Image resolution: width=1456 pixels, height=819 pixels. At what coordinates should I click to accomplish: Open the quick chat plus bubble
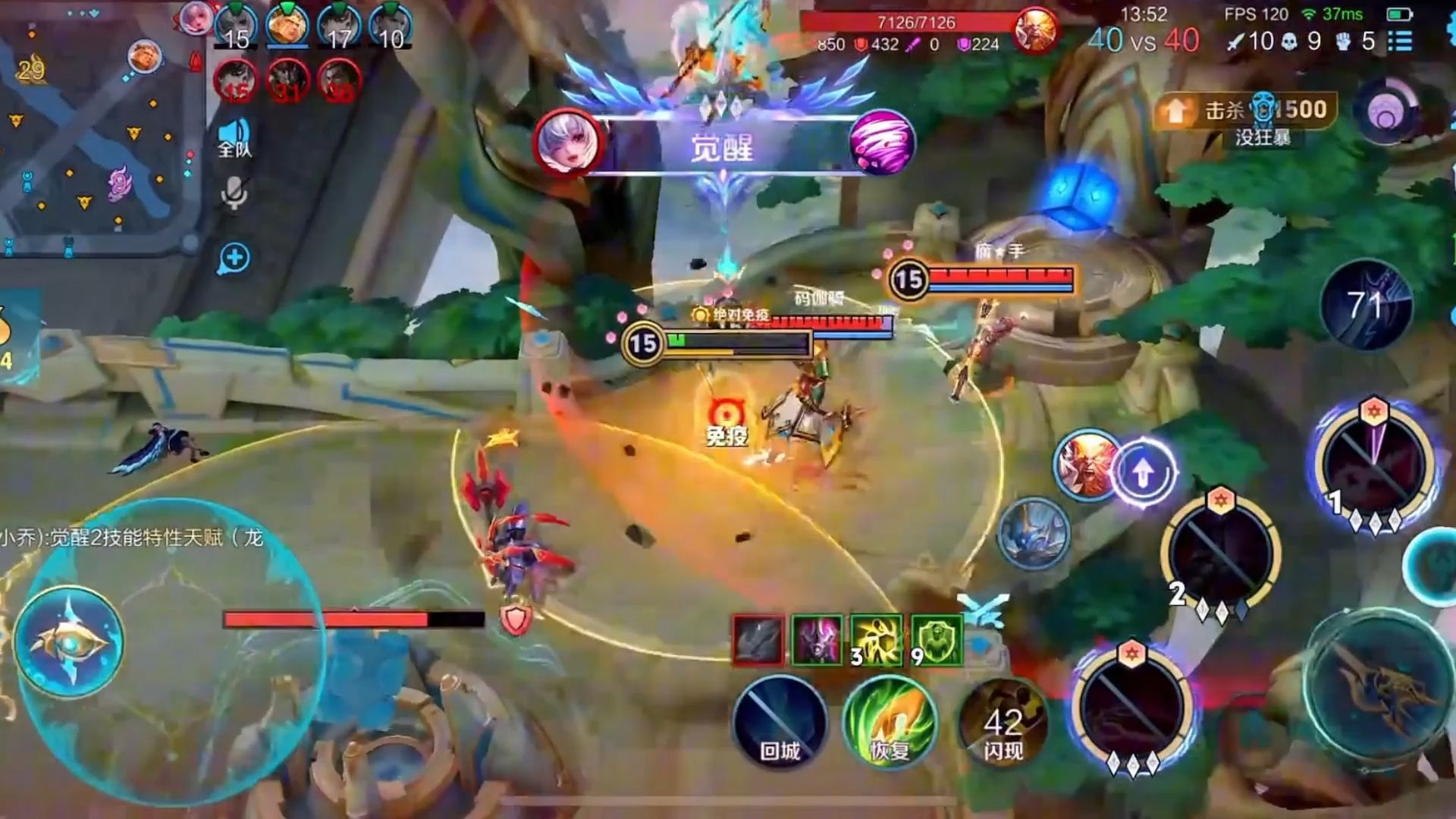pyautogui.click(x=234, y=259)
